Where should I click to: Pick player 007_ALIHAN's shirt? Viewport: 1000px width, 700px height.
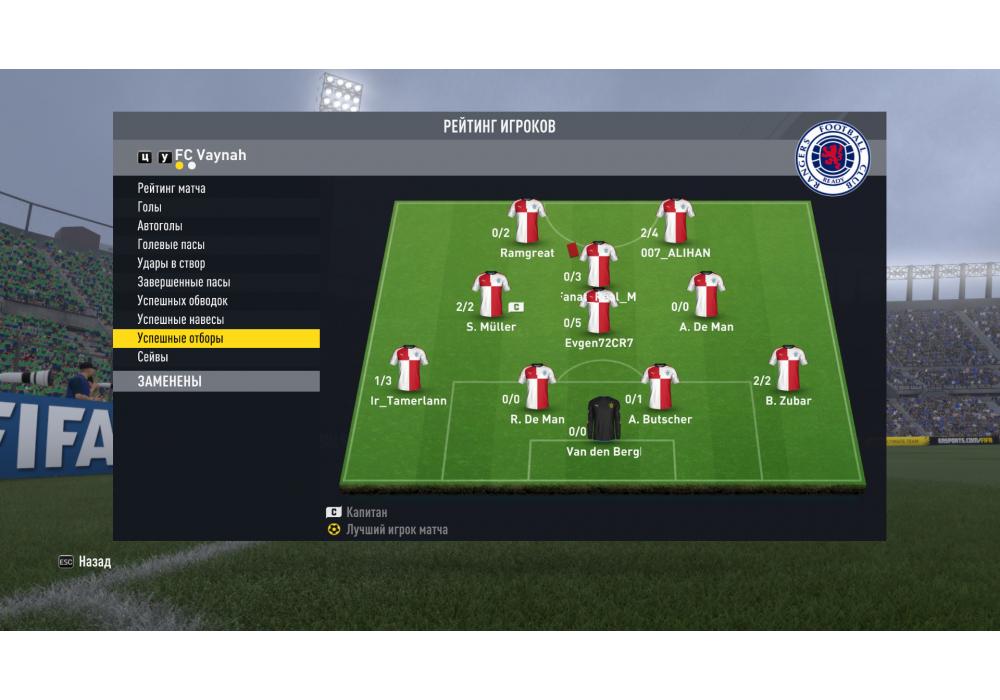pos(675,222)
